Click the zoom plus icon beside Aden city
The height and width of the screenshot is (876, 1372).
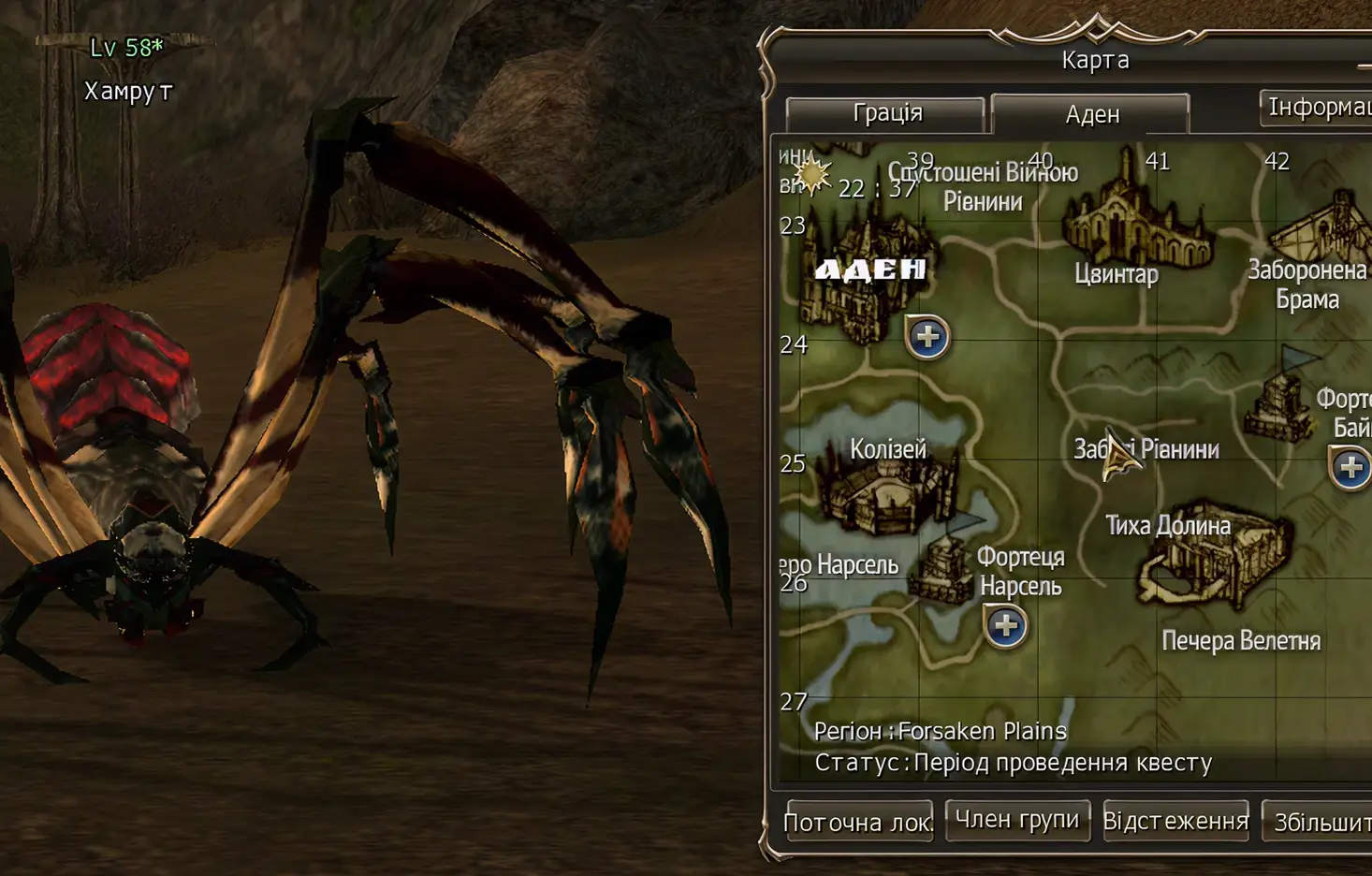coord(927,339)
